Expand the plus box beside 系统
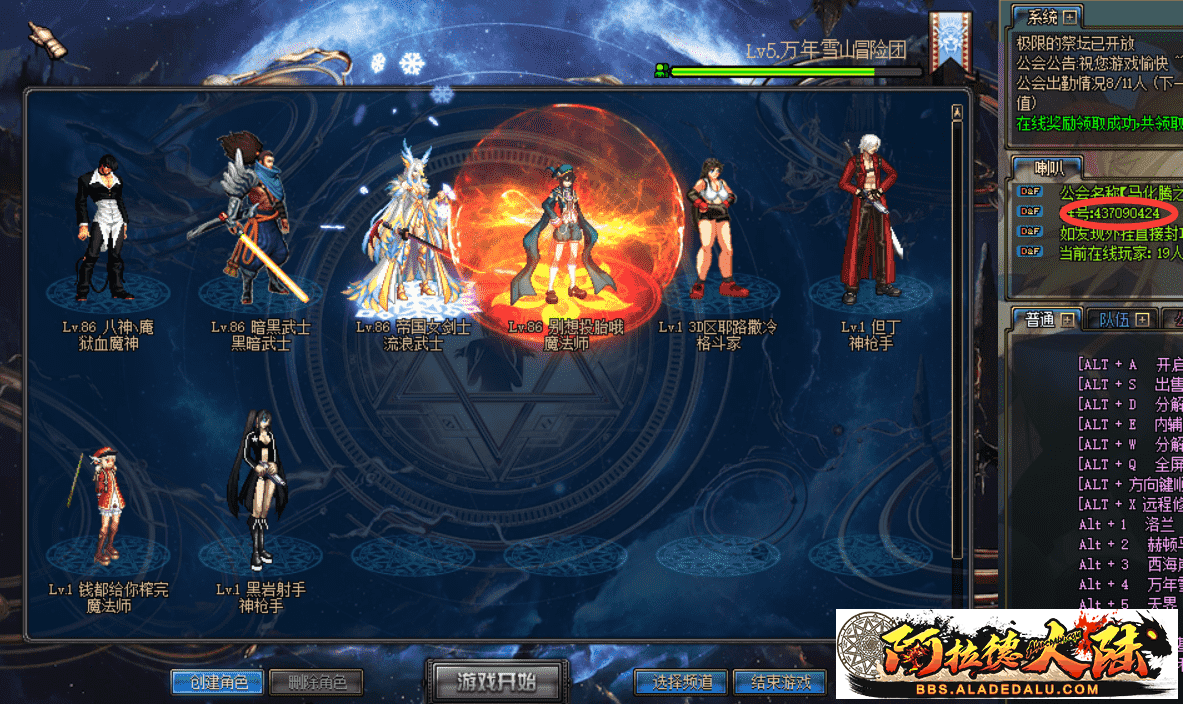 pos(1070,17)
